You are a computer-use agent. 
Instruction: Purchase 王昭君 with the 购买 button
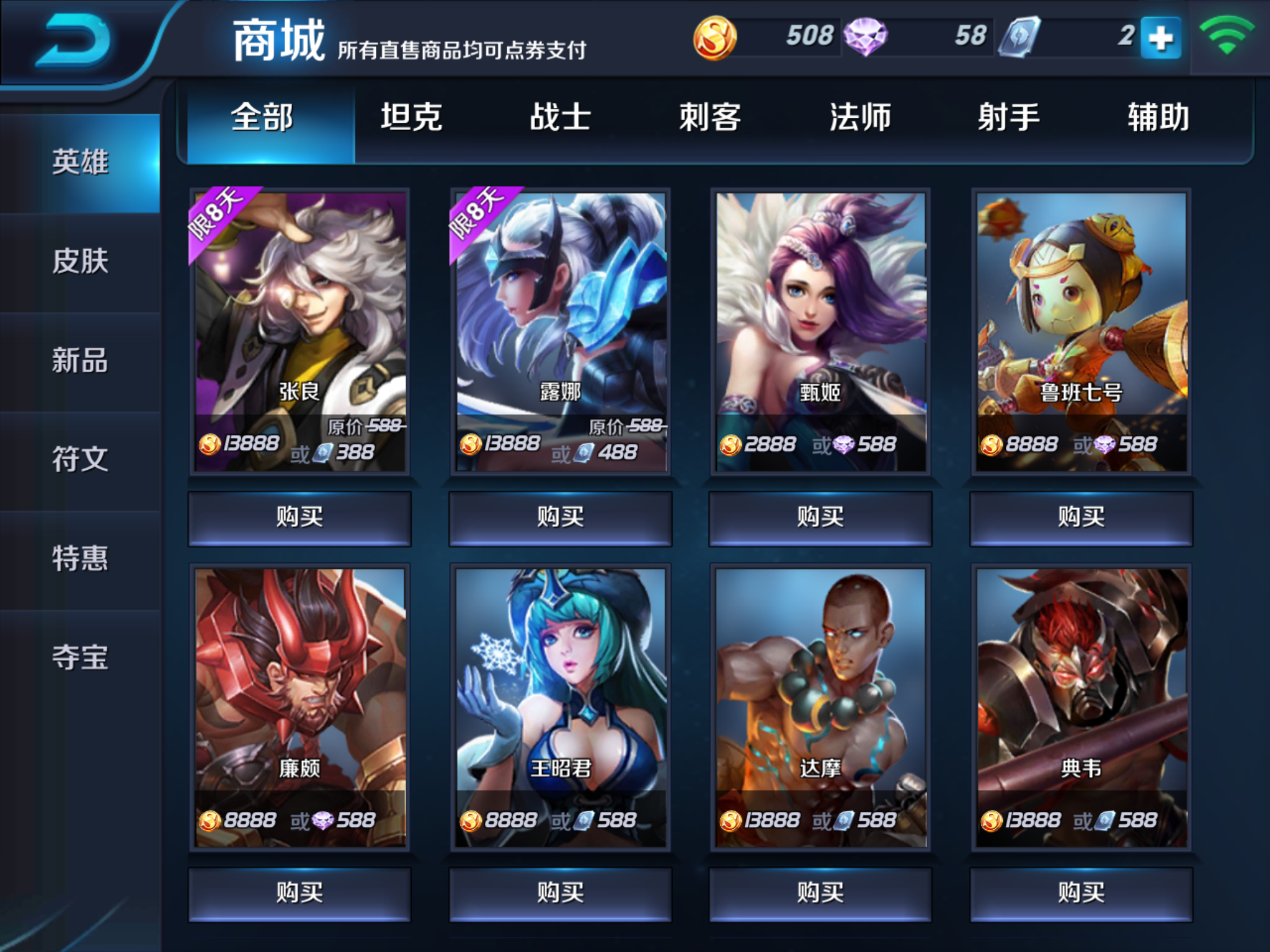pyautogui.click(x=561, y=893)
